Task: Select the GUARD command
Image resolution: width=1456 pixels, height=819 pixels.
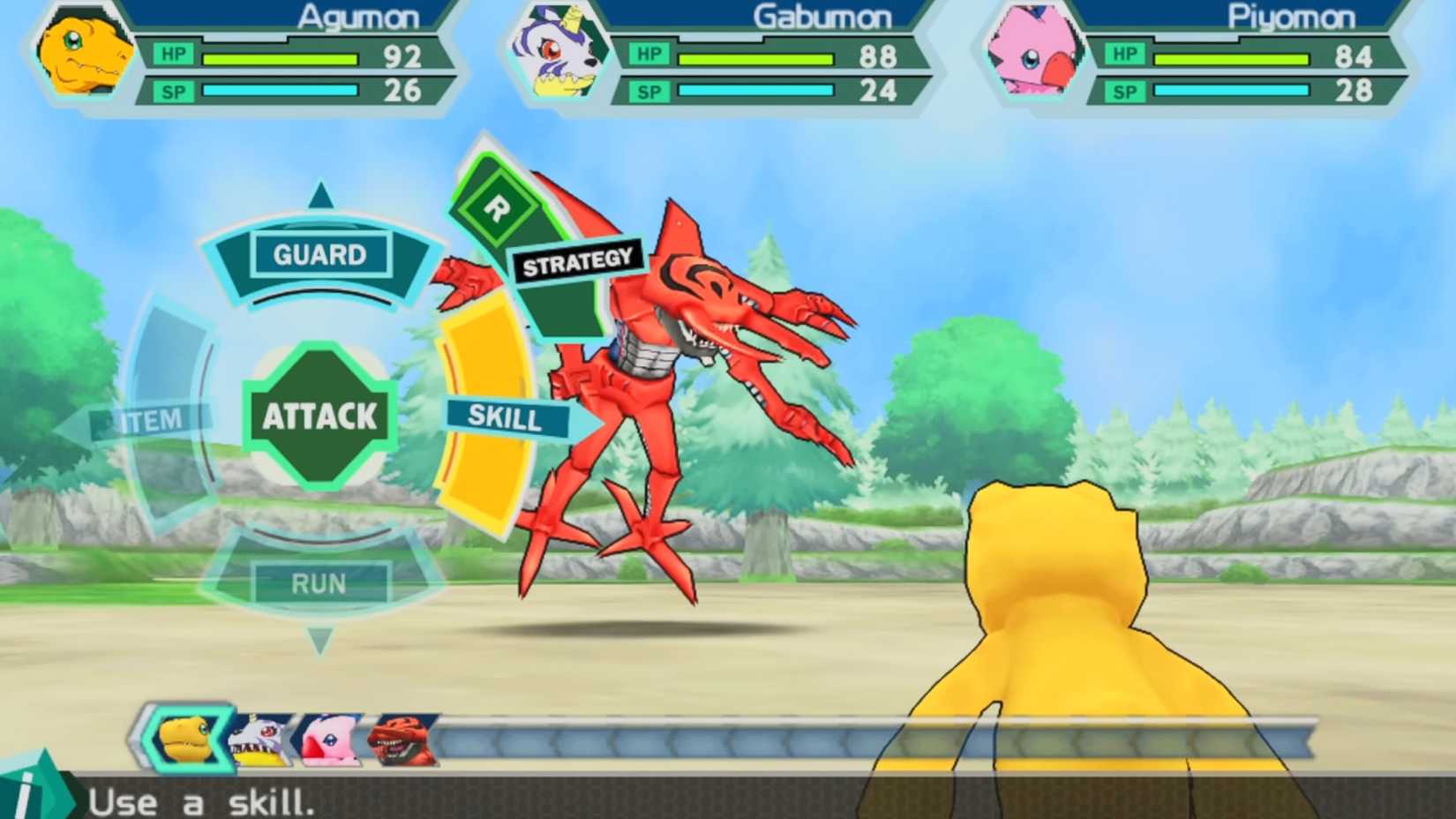Action: [x=319, y=255]
